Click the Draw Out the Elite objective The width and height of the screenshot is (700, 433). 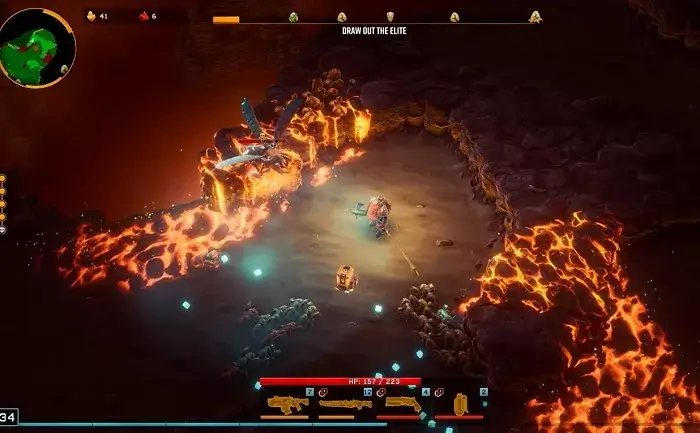[x=374, y=31]
